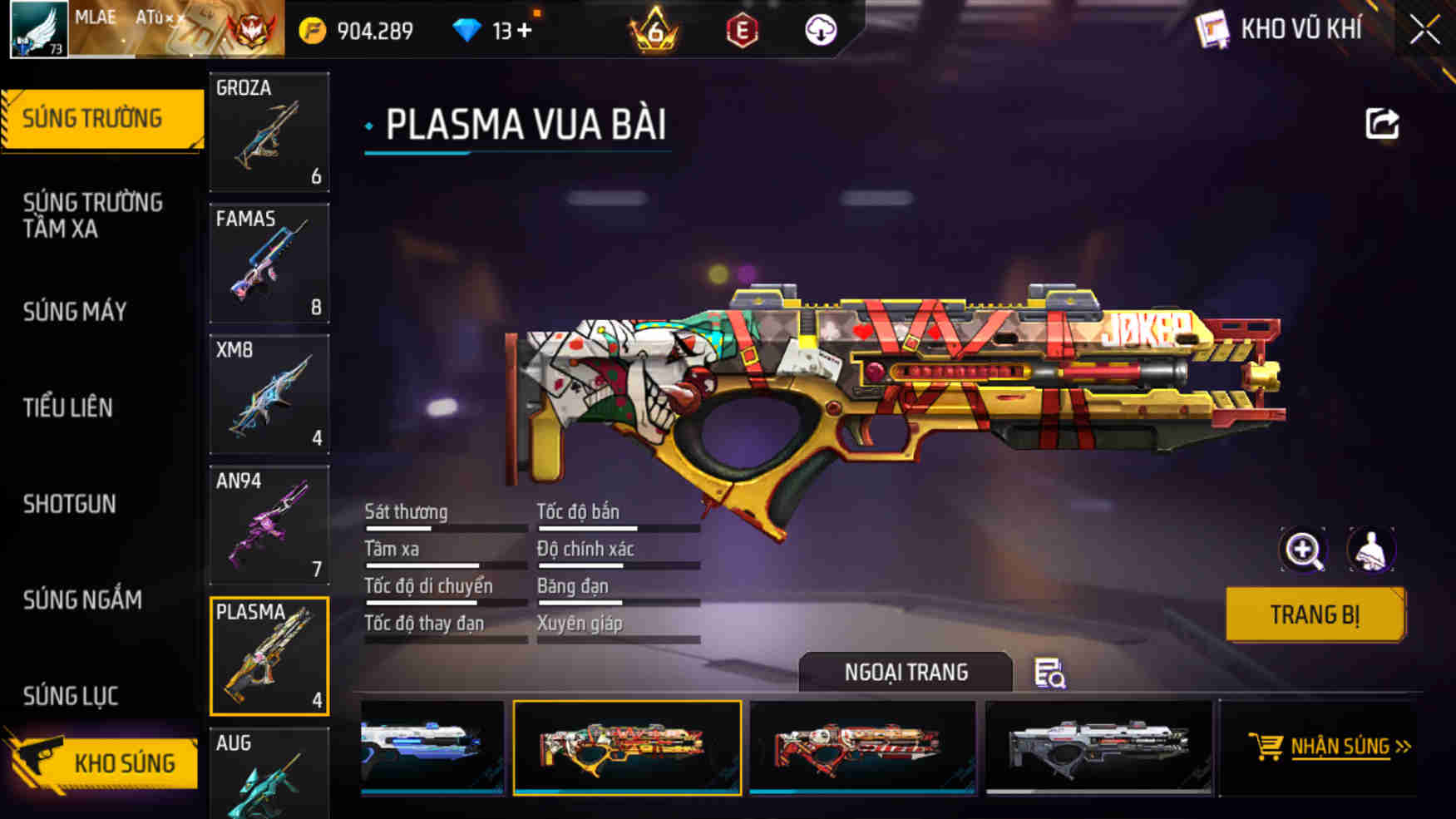Open the cloud download icon in top bar
This screenshot has width=1456, height=819.
click(820, 30)
